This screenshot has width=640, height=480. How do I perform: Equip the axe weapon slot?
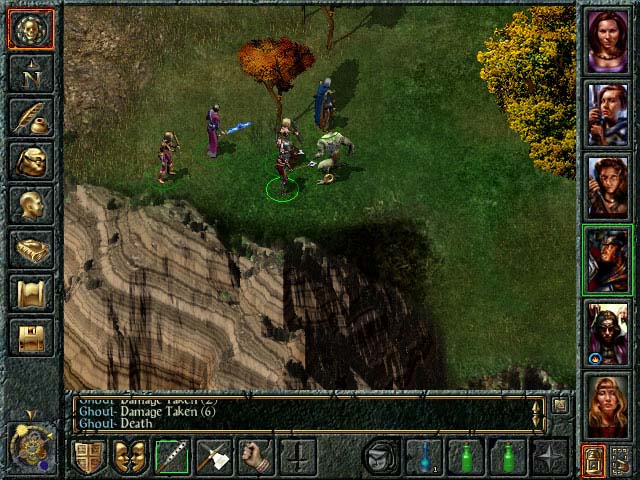pyautogui.click(x=214, y=457)
